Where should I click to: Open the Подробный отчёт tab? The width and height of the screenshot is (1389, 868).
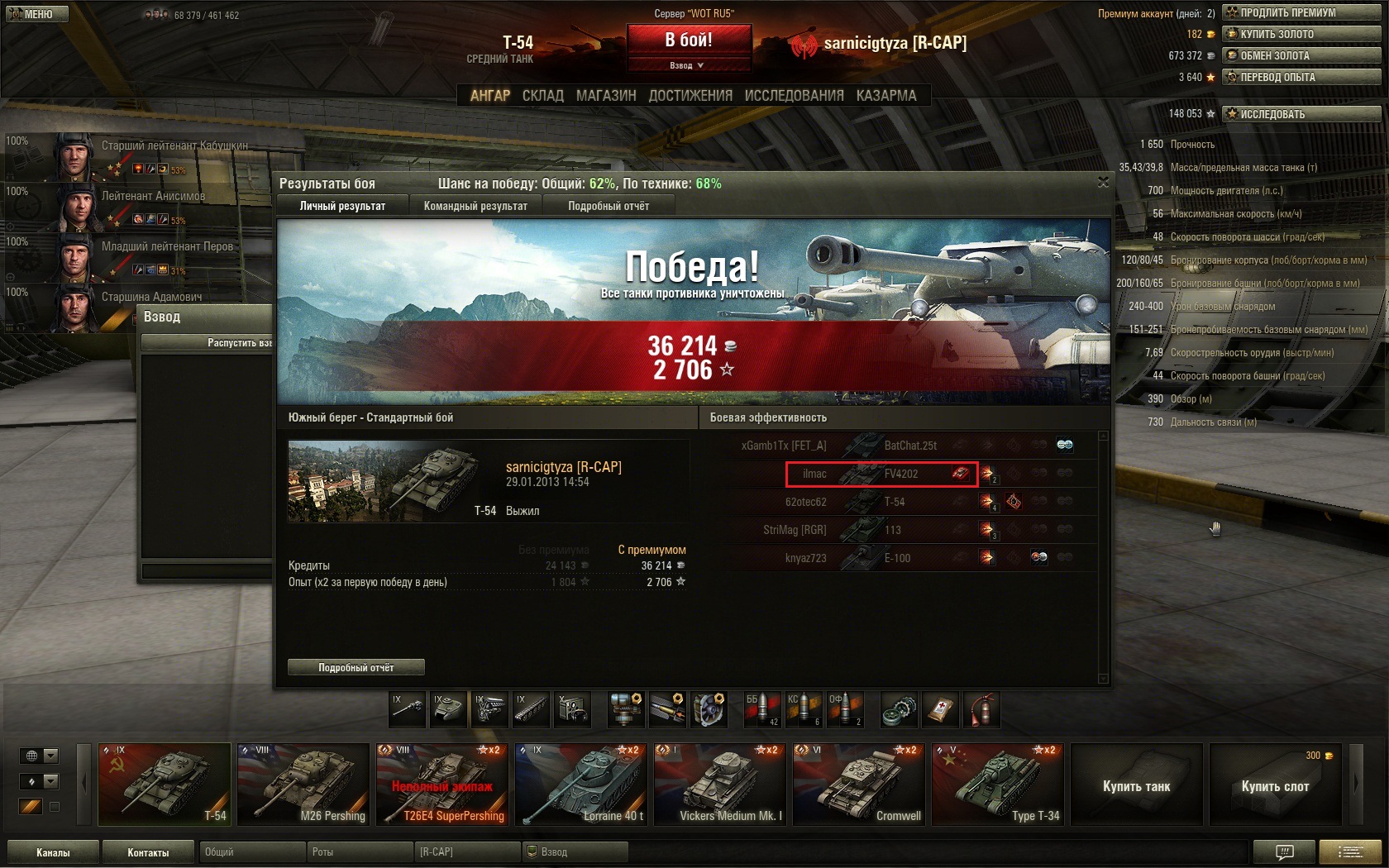click(609, 206)
